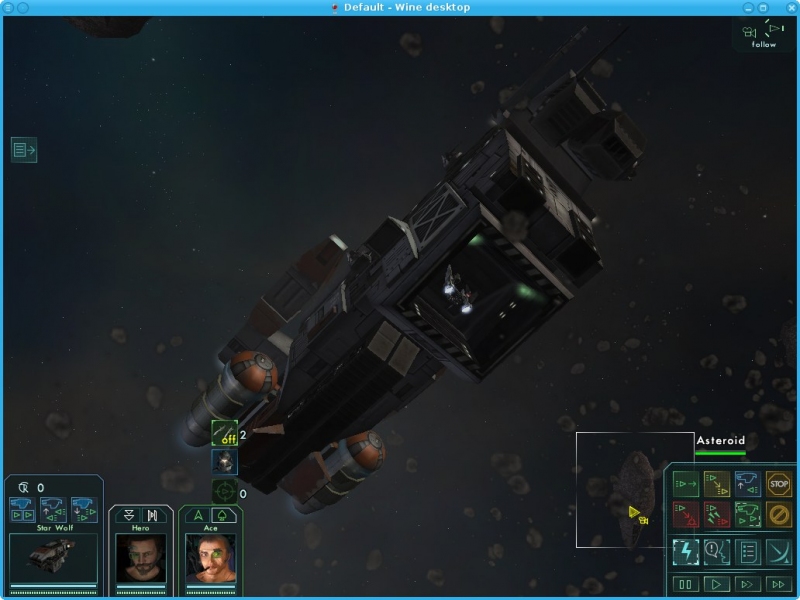Open the list document panel button
The height and width of the screenshot is (600, 800).
coord(748,551)
